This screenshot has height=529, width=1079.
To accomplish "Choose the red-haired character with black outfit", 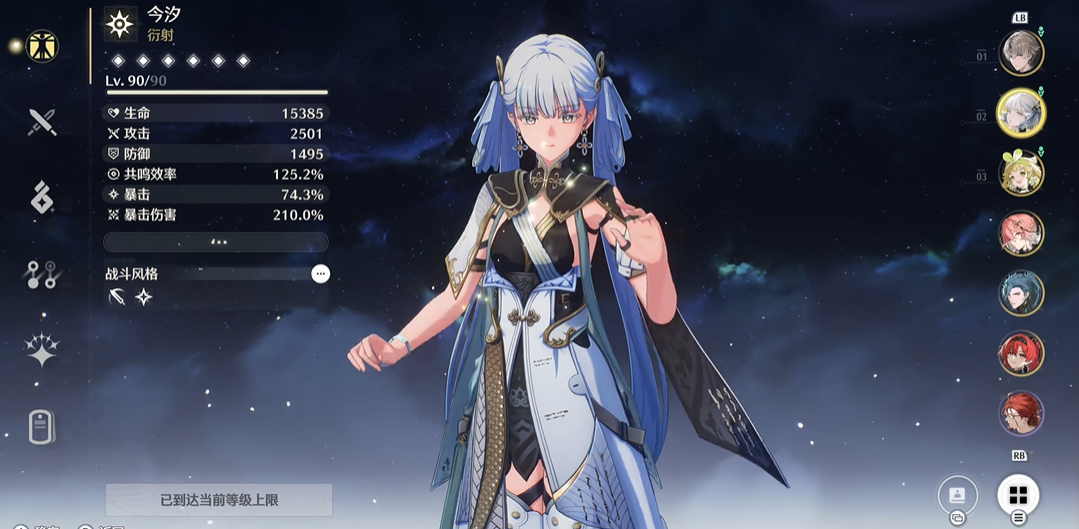I will tap(1021, 353).
